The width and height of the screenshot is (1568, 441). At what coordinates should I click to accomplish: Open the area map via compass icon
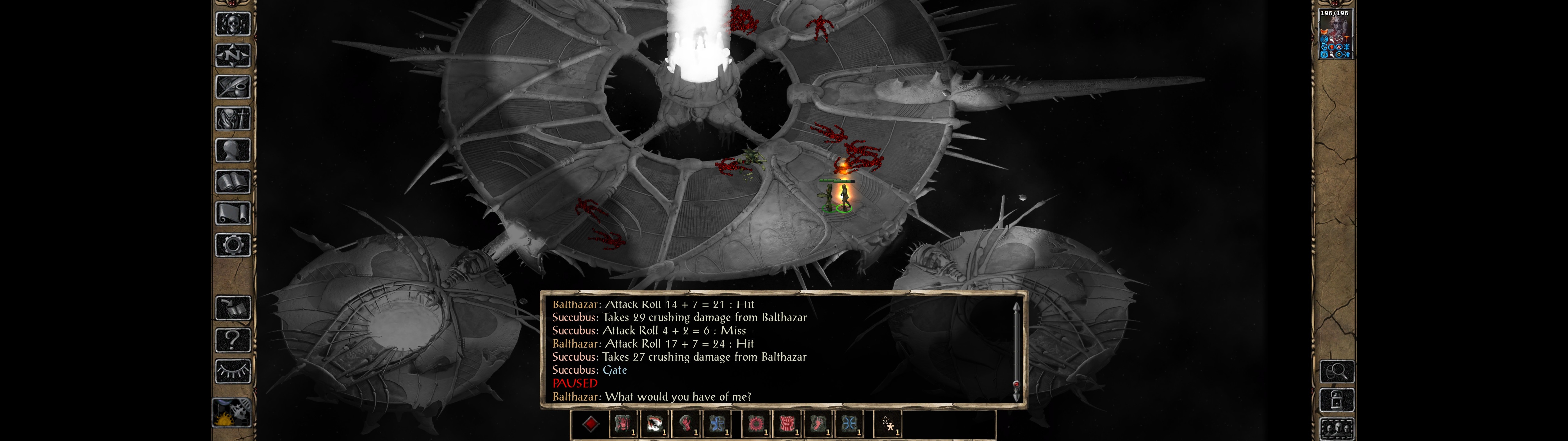[232, 55]
